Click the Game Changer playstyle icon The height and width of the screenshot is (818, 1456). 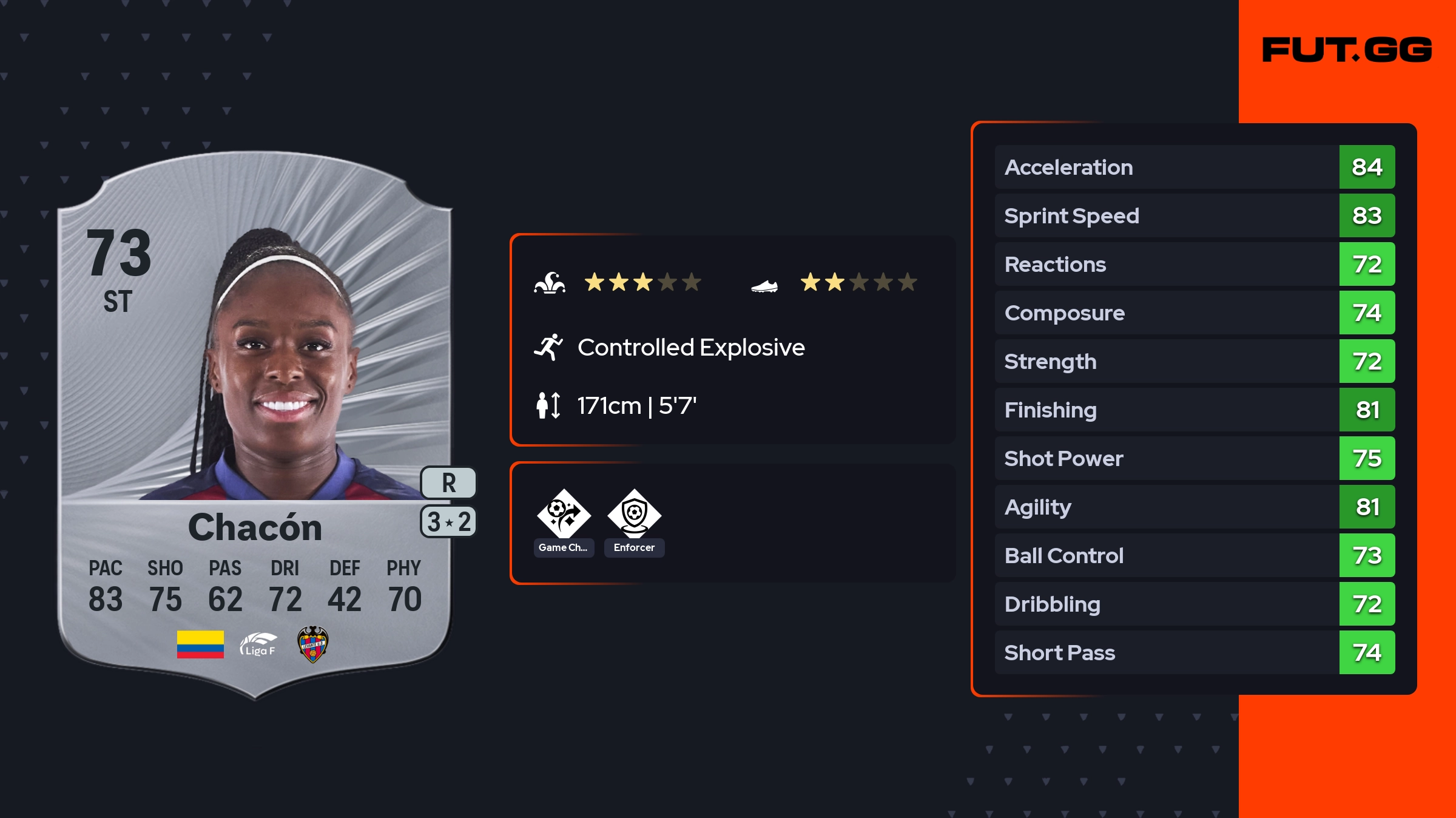click(x=564, y=515)
